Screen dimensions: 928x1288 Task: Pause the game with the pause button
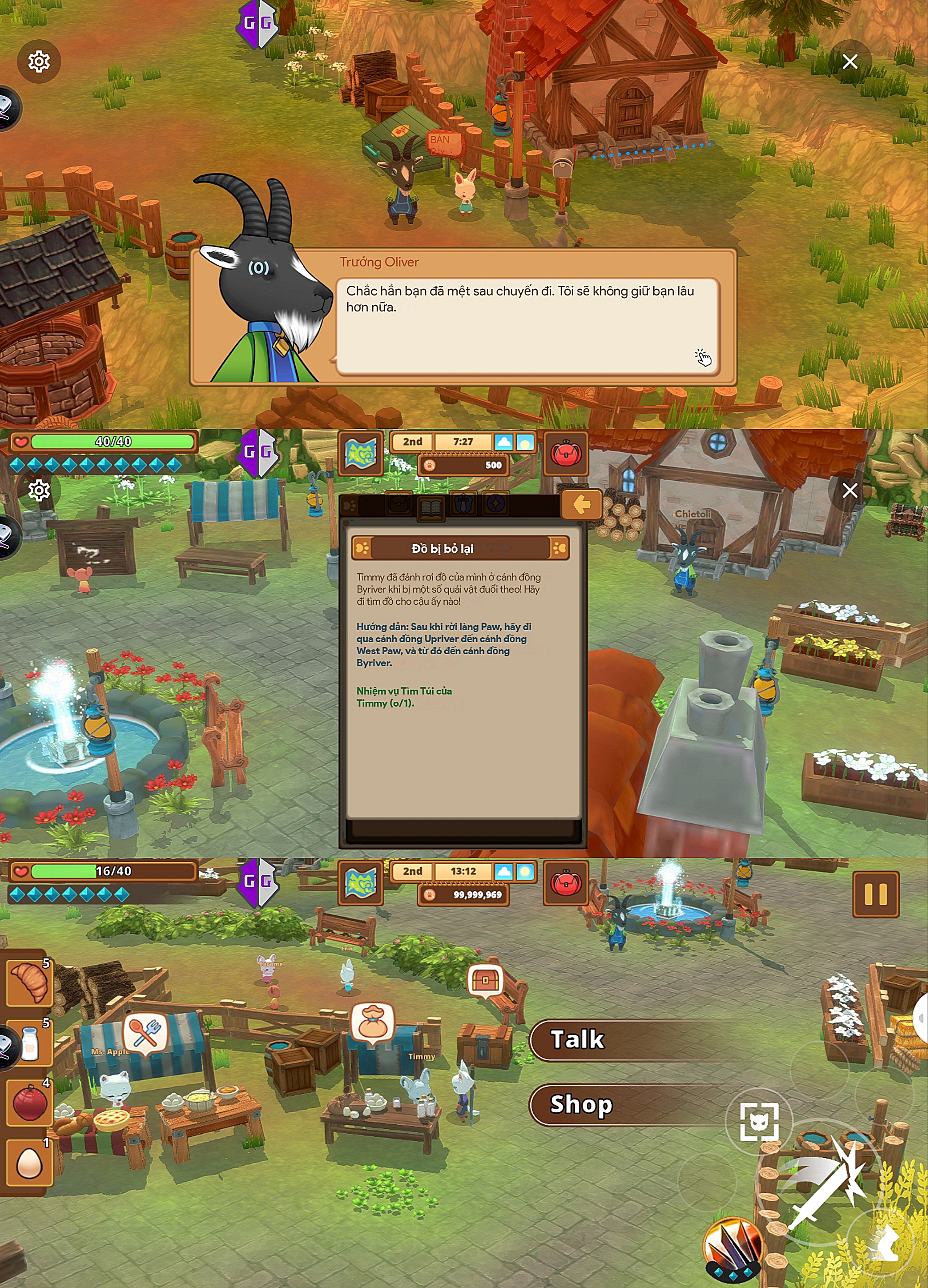click(x=875, y=894)
